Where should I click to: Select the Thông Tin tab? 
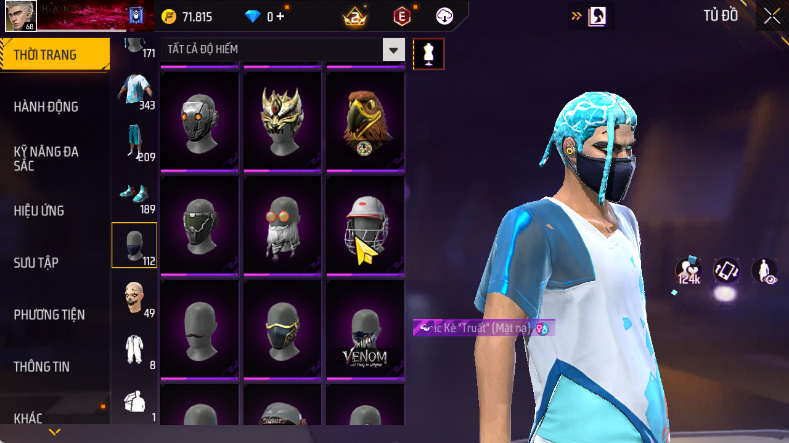click(x=42, y=367)
